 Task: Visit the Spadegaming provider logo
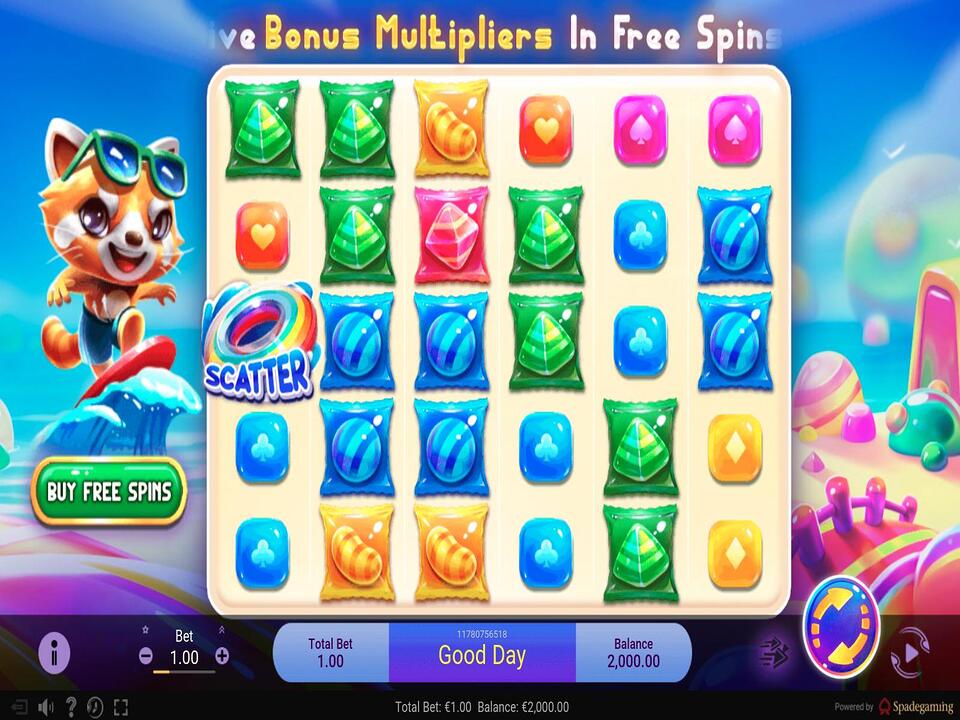915,707
